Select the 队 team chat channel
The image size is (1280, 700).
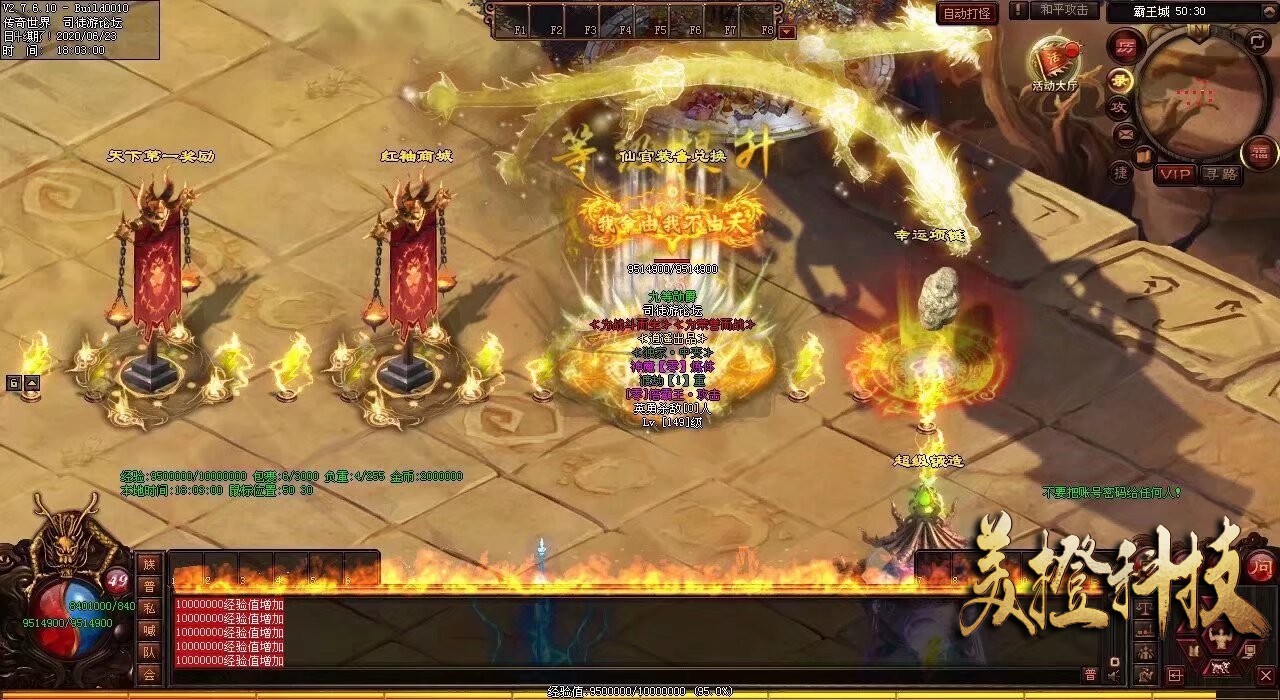149,652
